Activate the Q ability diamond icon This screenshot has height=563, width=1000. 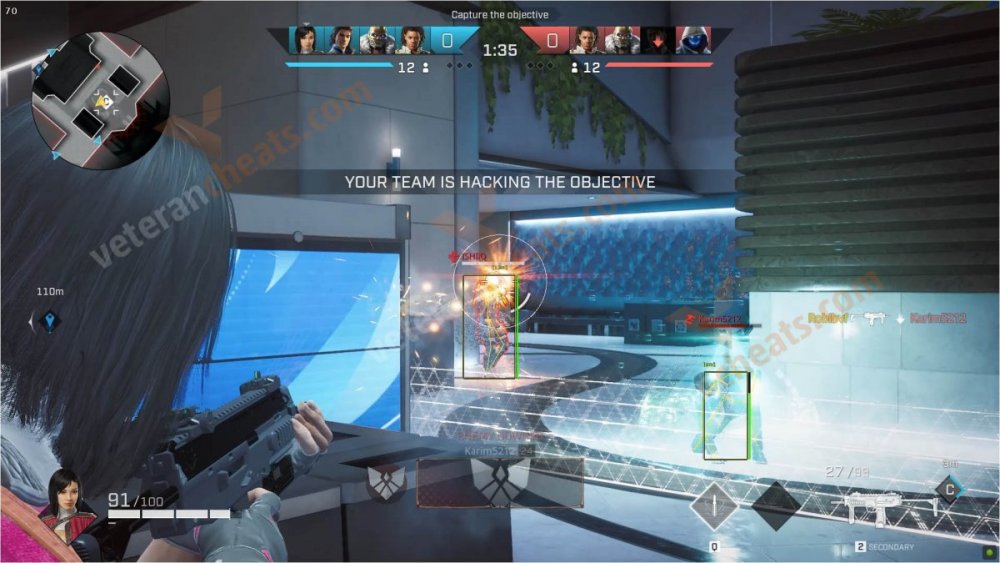click(713, 506)
